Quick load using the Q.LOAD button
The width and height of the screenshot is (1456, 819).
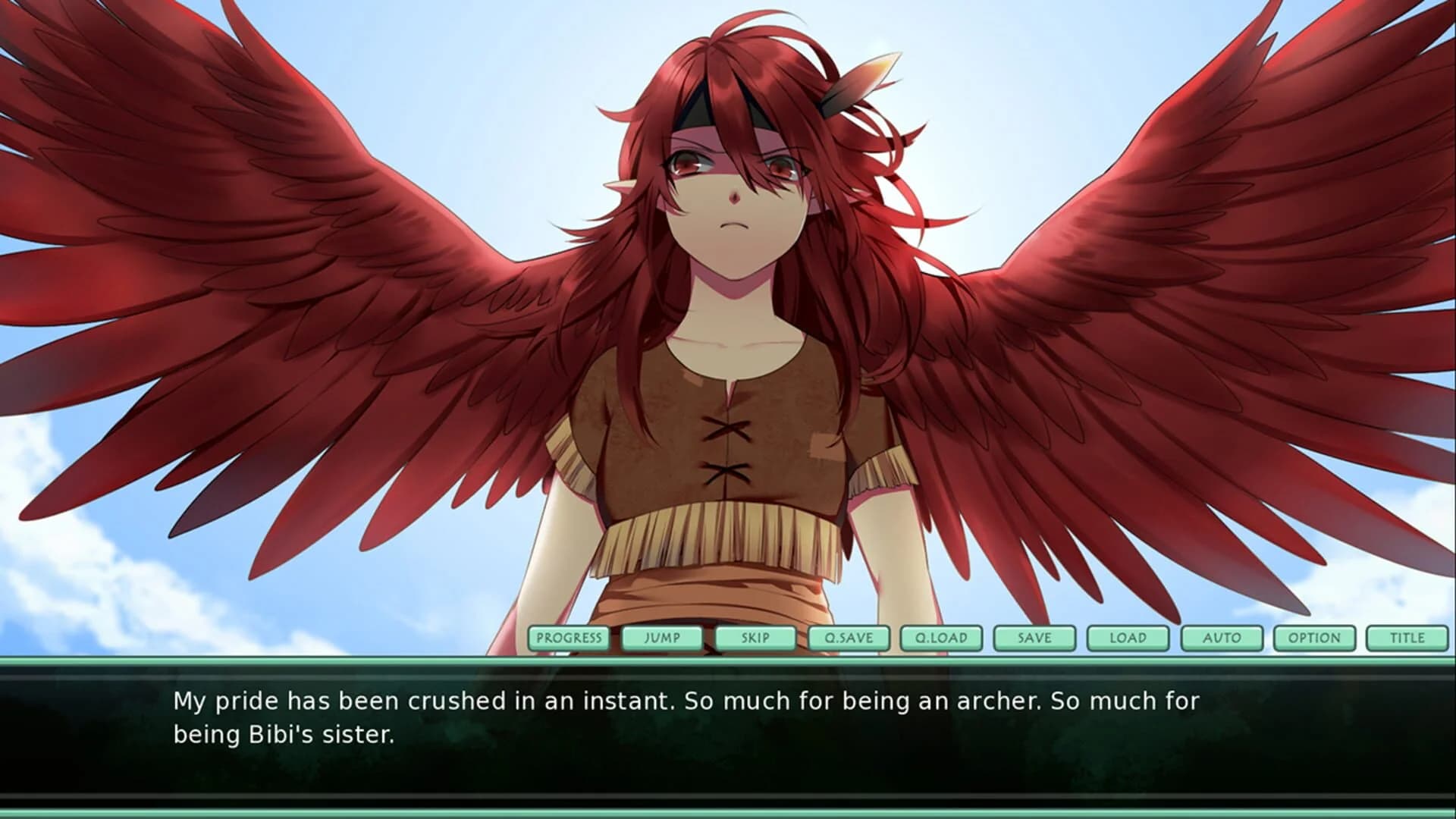(943, 638)
